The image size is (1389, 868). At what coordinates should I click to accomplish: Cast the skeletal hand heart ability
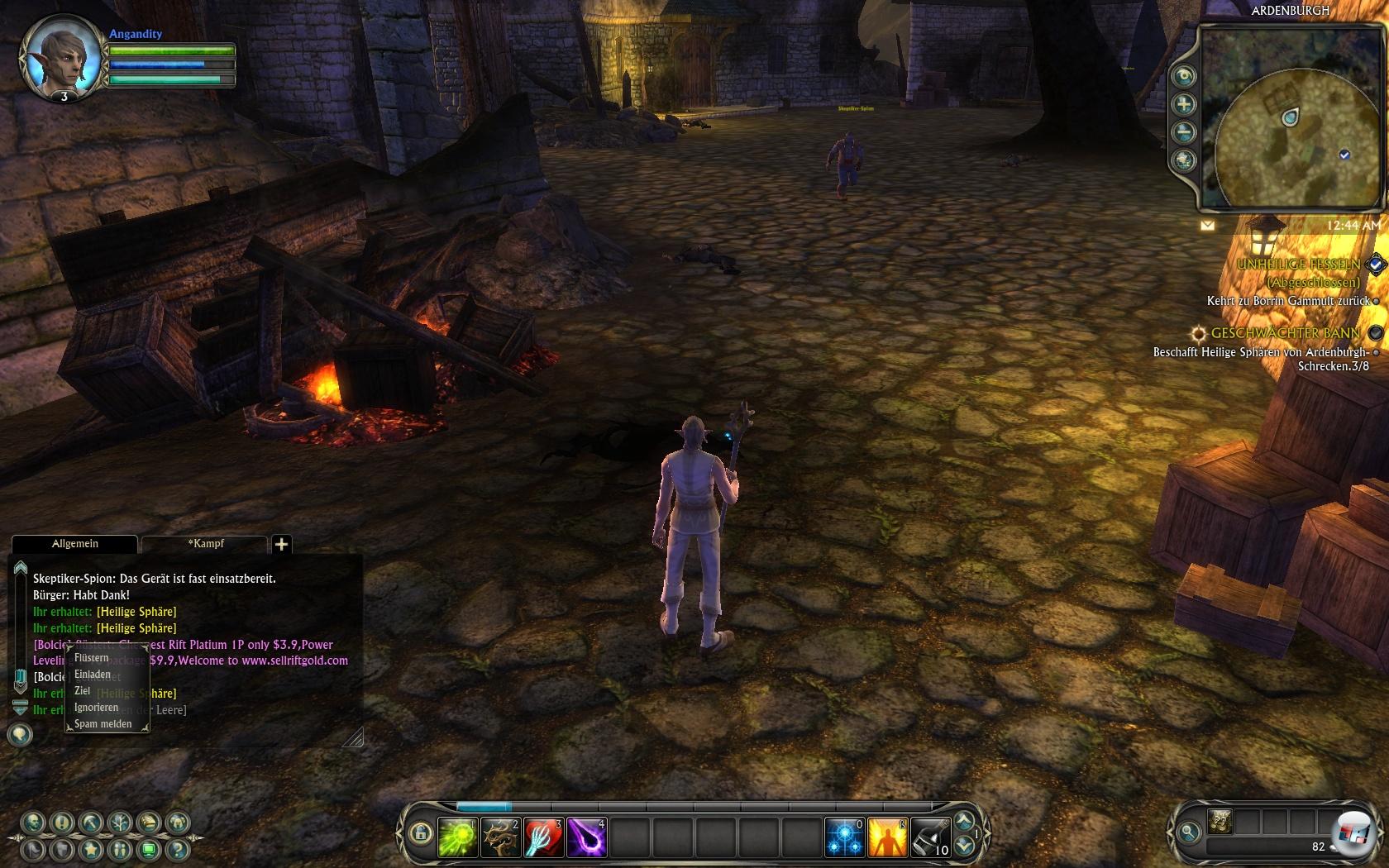pyautogui.click(x=543, y=837)
